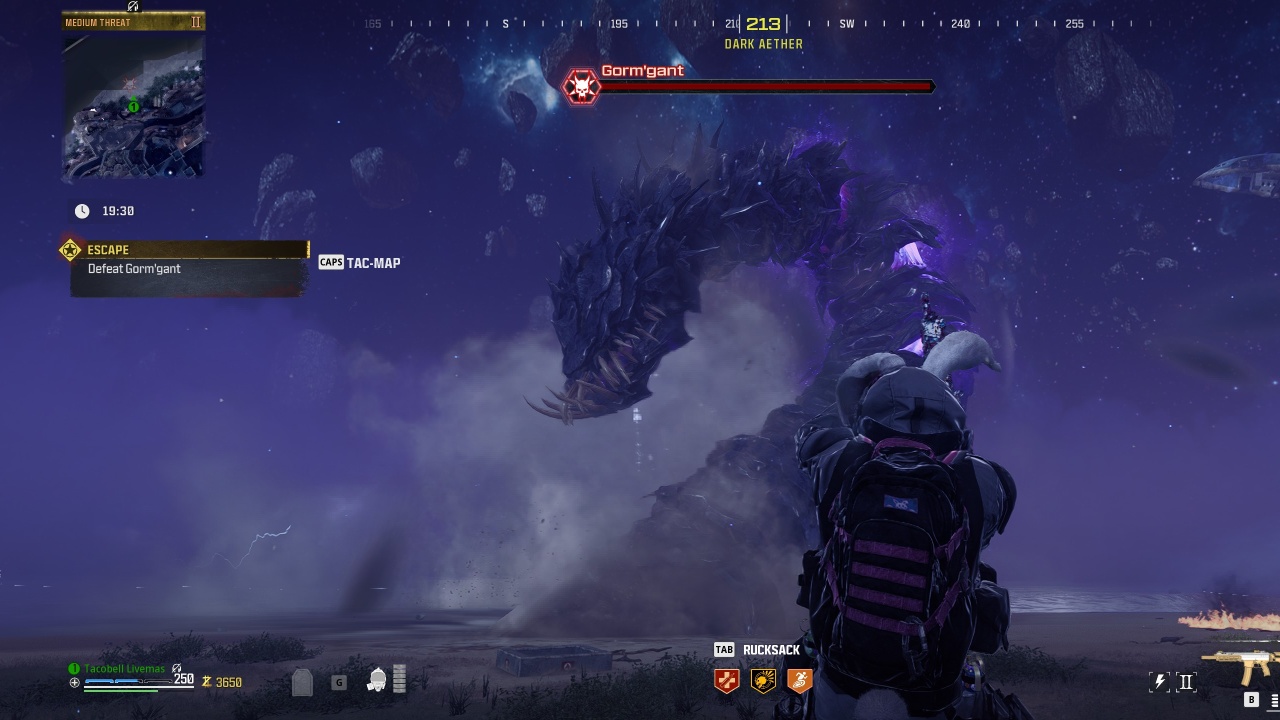Viewport: 1280px width, 720px height.
Task: Click the gas mask equipment icon
Action: [377, 680]
